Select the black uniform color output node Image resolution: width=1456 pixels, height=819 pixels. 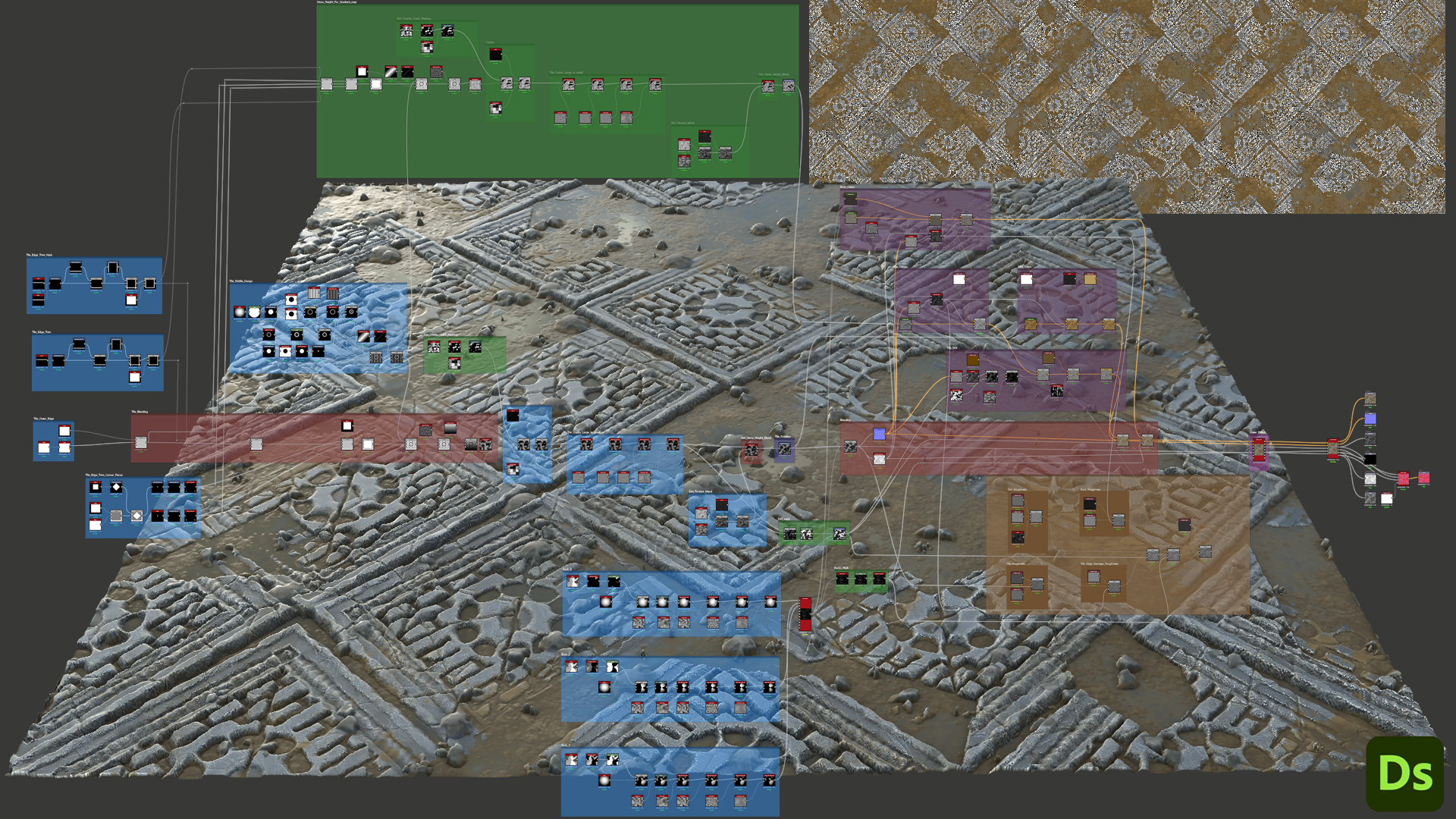point(1370,459)
